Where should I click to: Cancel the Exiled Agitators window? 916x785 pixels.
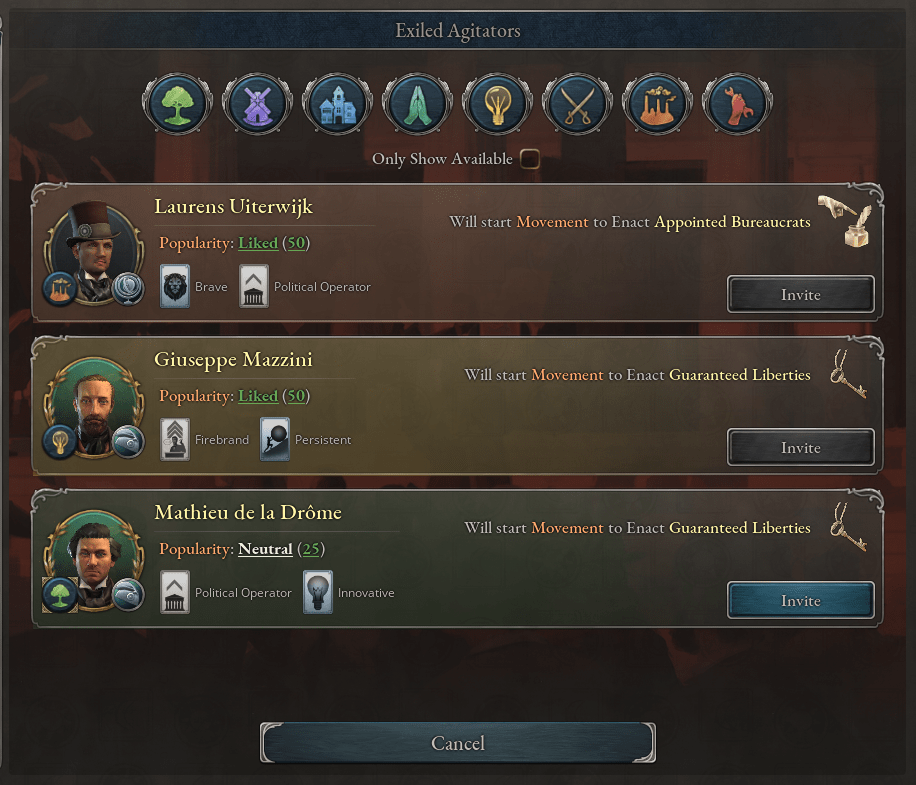pyautogui.click(x=457, y=743)
